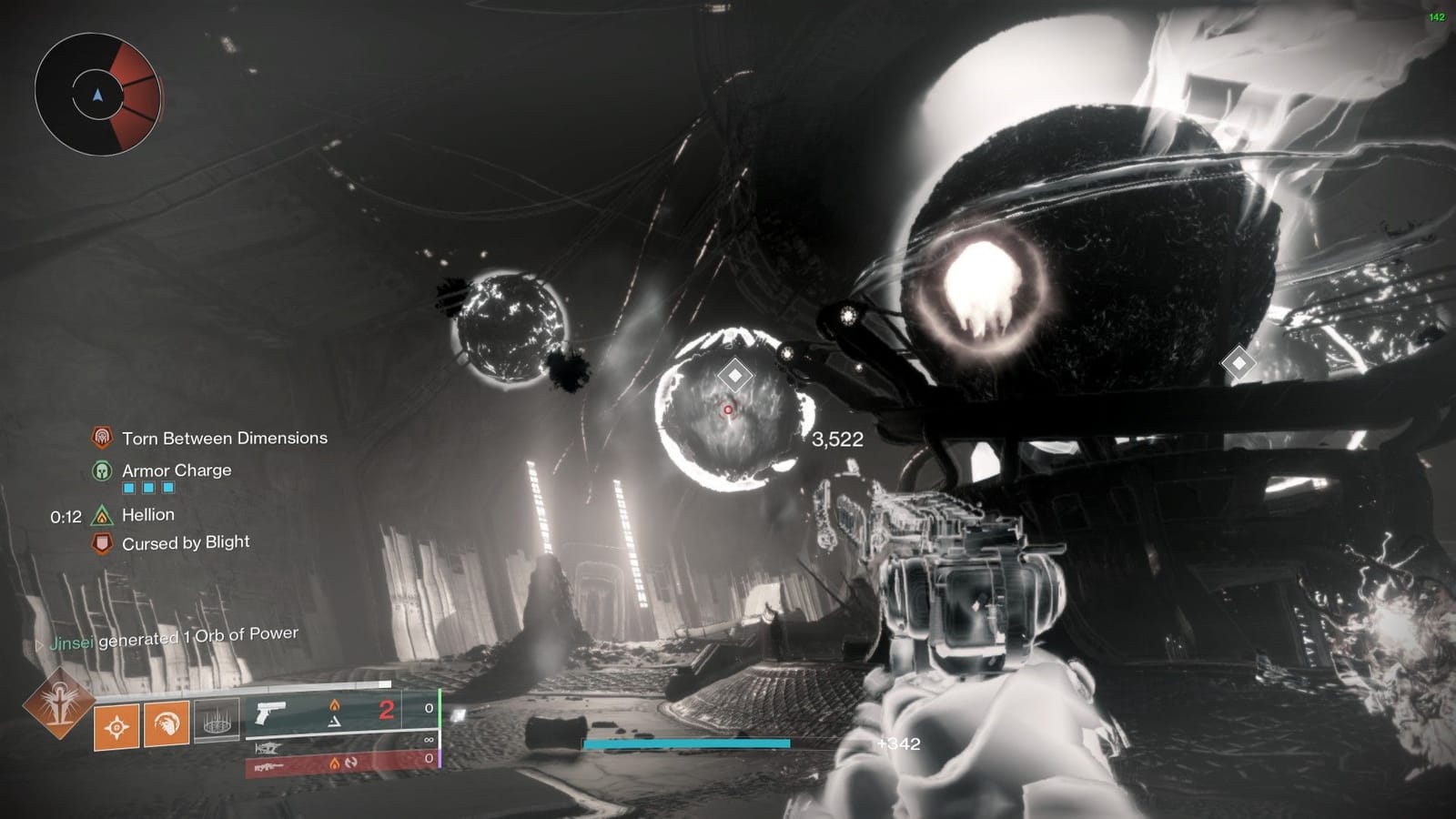The width and height of the screenshot is (1456, 819).
Task: Select the Well of Radiance Super icon
Action: [x=59, y=713]
